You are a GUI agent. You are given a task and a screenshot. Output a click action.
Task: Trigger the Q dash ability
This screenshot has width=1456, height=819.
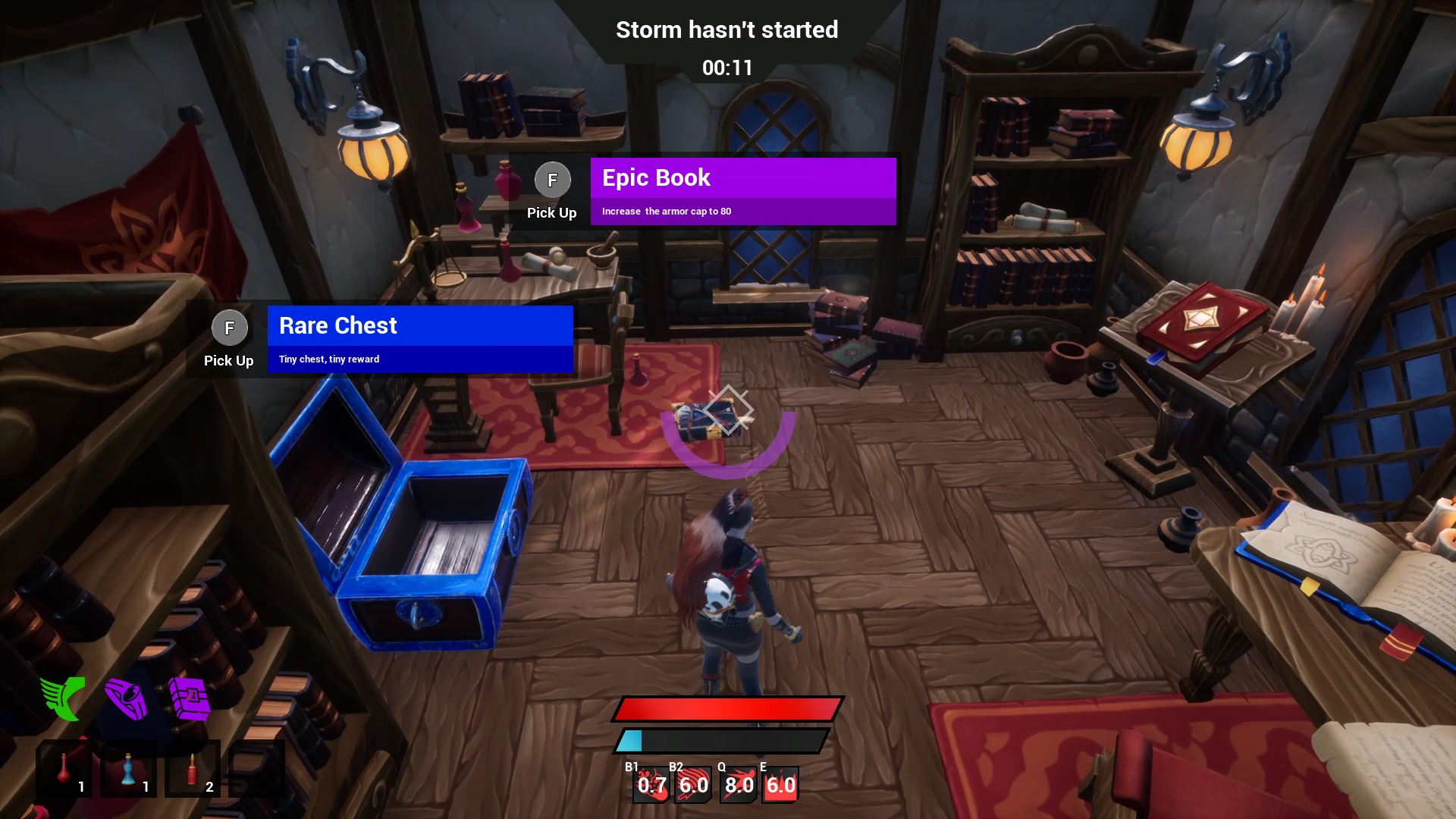point(739,785)
